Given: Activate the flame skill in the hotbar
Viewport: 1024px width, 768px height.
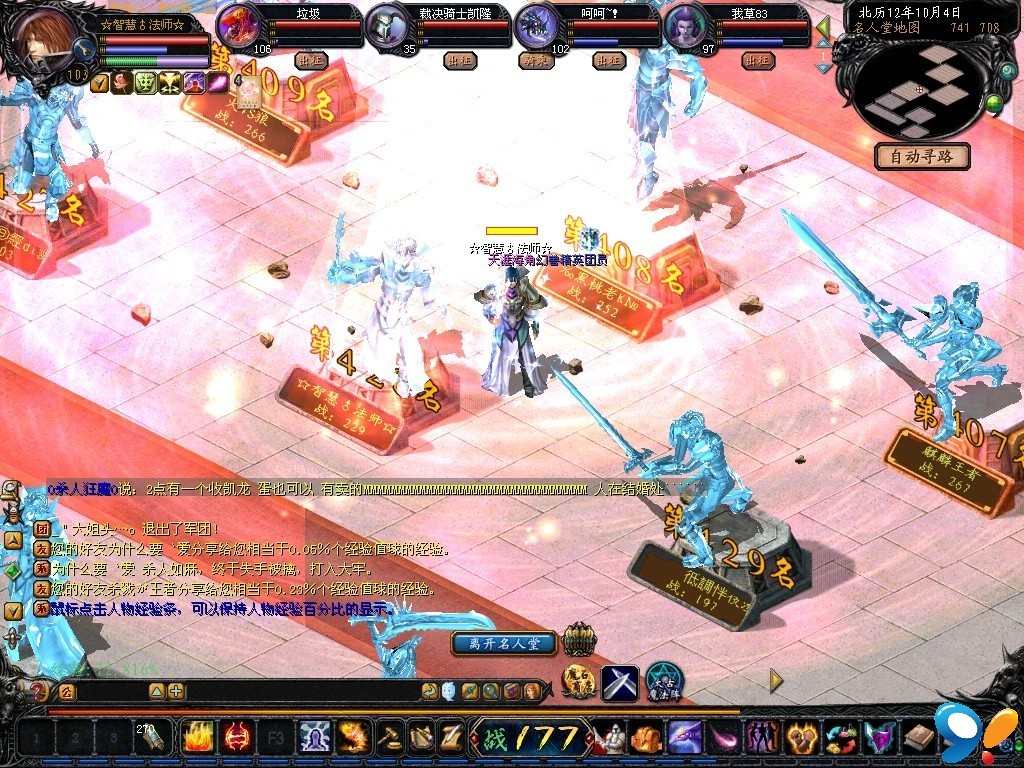Looking at the screenshot, I should (195, 738).
